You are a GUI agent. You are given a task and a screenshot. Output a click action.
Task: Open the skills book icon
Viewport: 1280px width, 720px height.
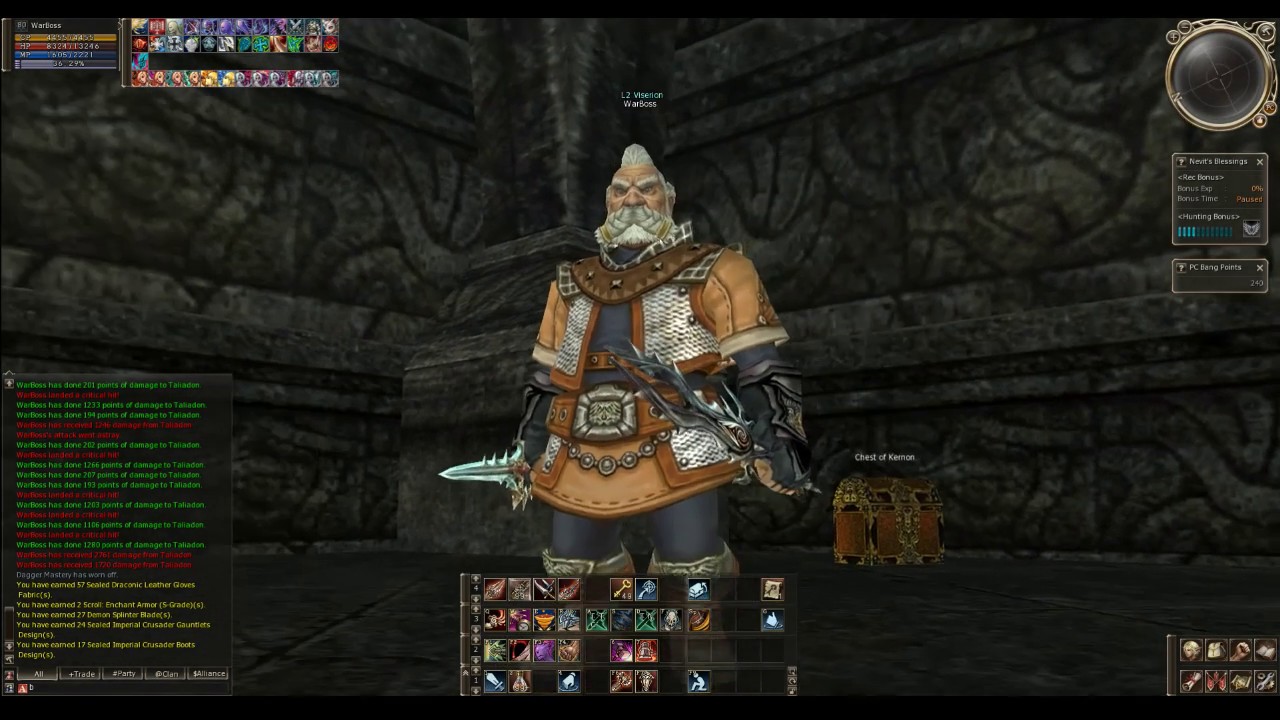point(1265,651)
